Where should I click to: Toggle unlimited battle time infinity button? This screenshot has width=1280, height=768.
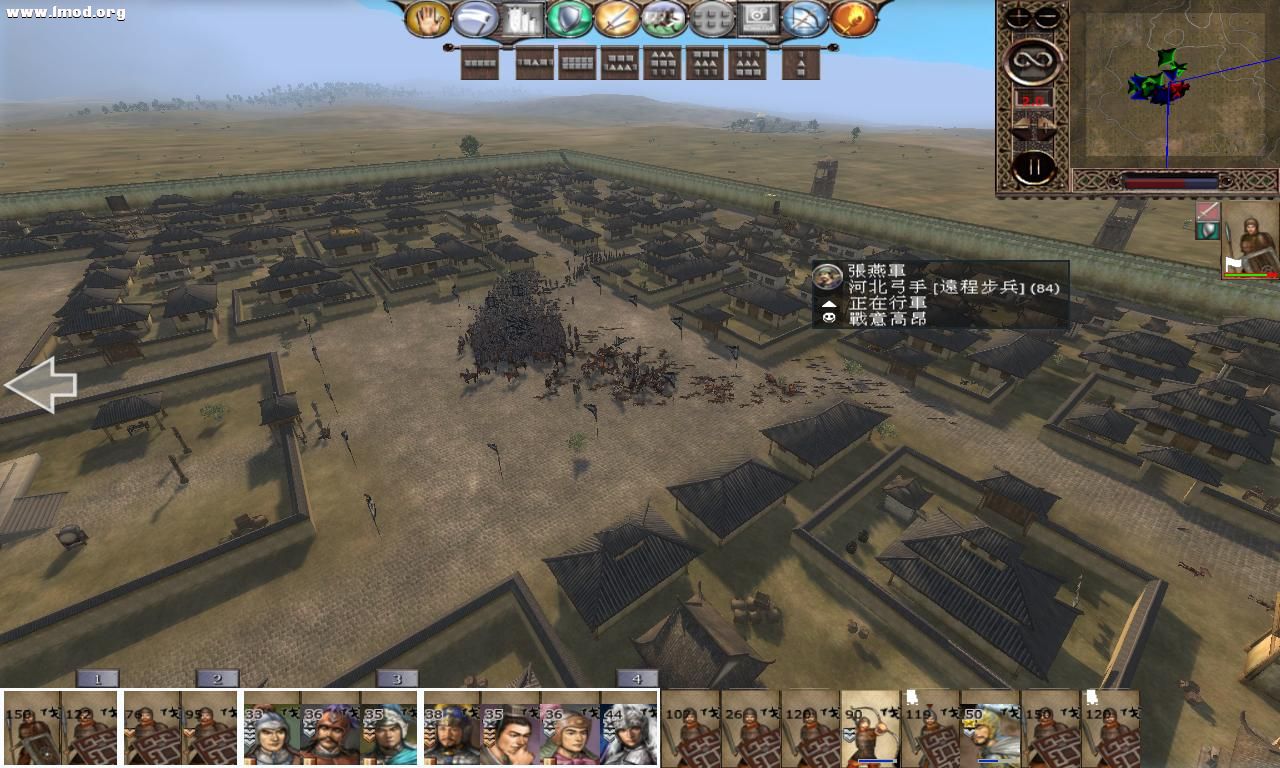click(1034, 60)
